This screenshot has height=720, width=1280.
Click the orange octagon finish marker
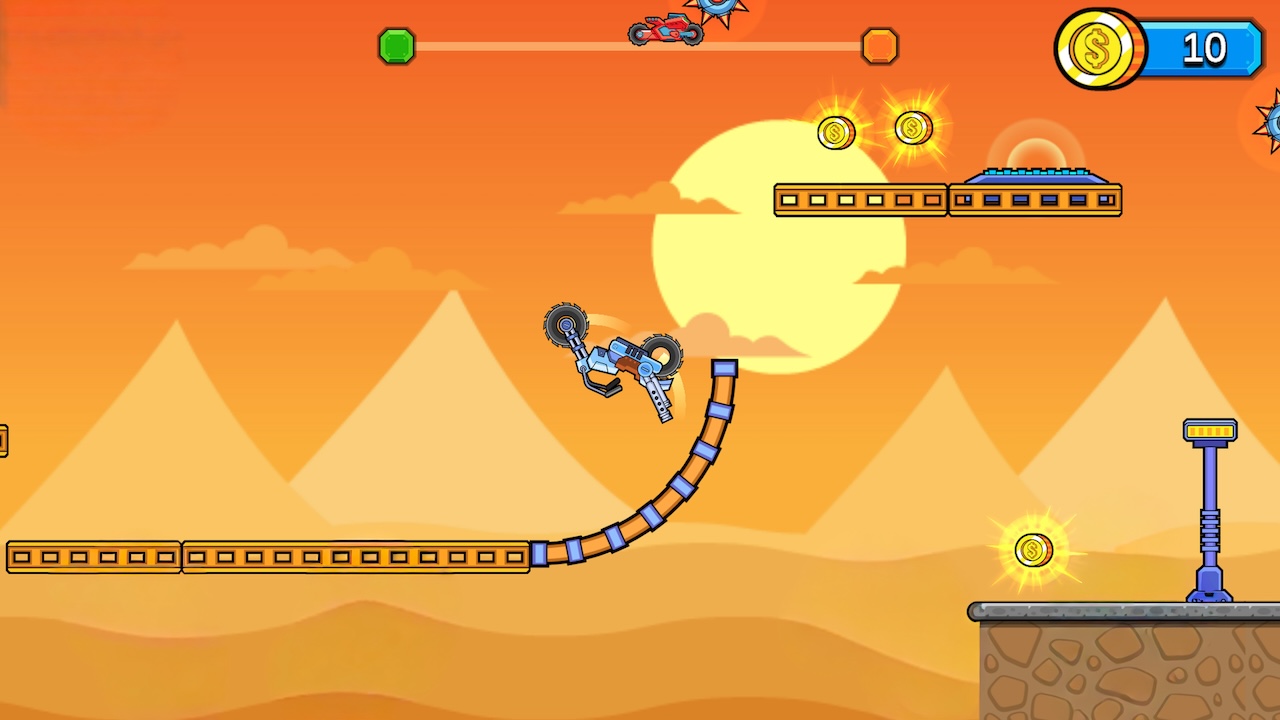(879, 46)
